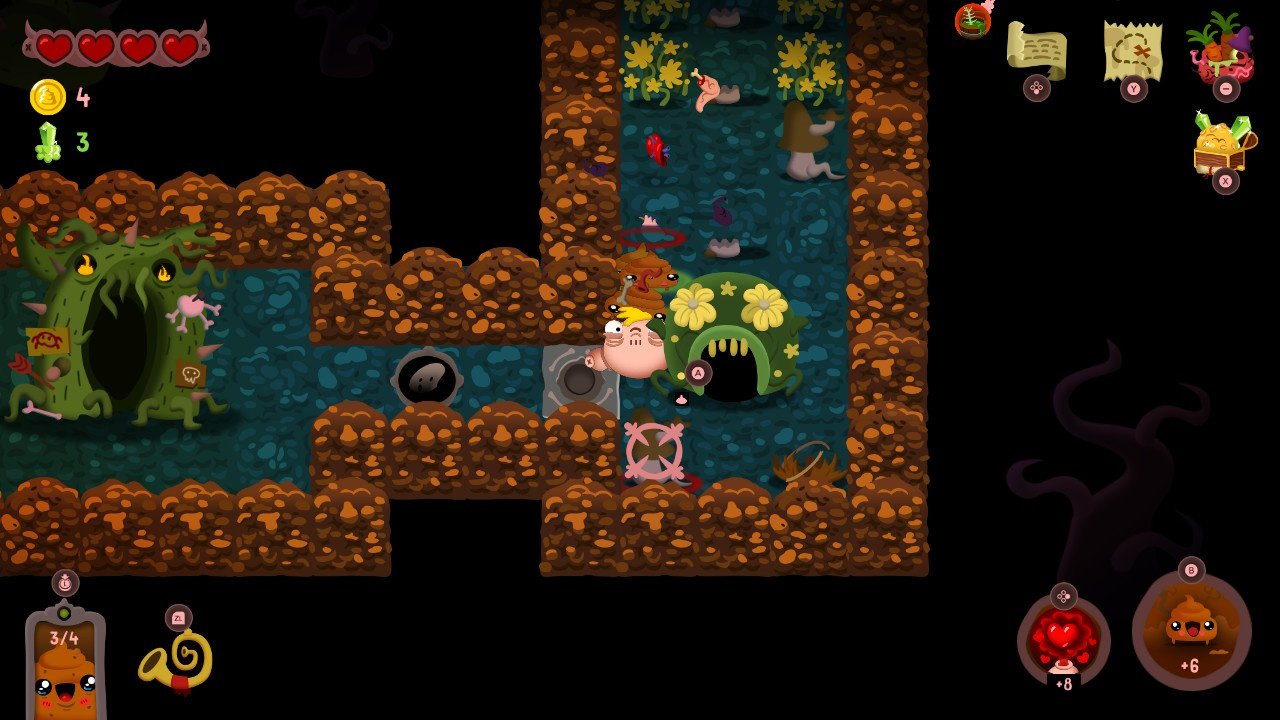Select the fishbone stew bowl icon
This screenshot has width=1280, height=720.
pyautogui.click(x=972, y=19)
